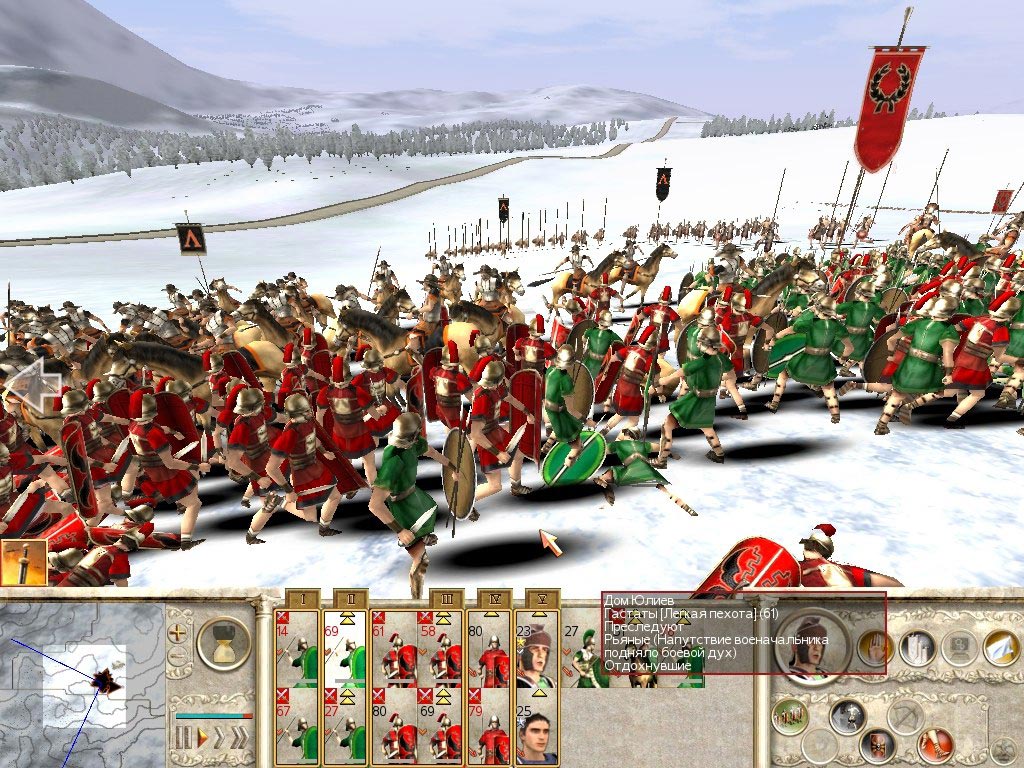Pause the battle
The width and height of the screenshot is (1024, 768).
pyautogui.click(x=182, y=739)
